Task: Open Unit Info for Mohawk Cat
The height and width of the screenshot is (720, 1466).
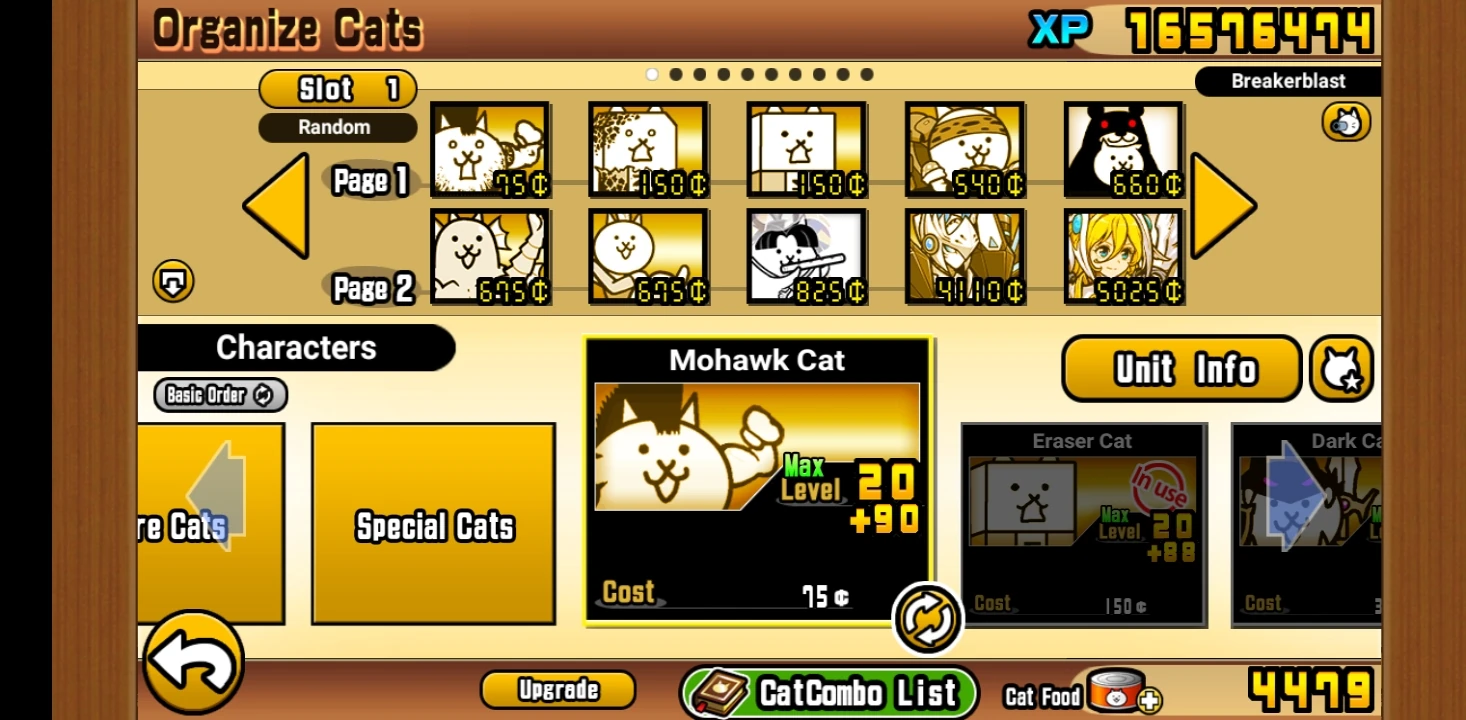Action: pos(1180,369)
